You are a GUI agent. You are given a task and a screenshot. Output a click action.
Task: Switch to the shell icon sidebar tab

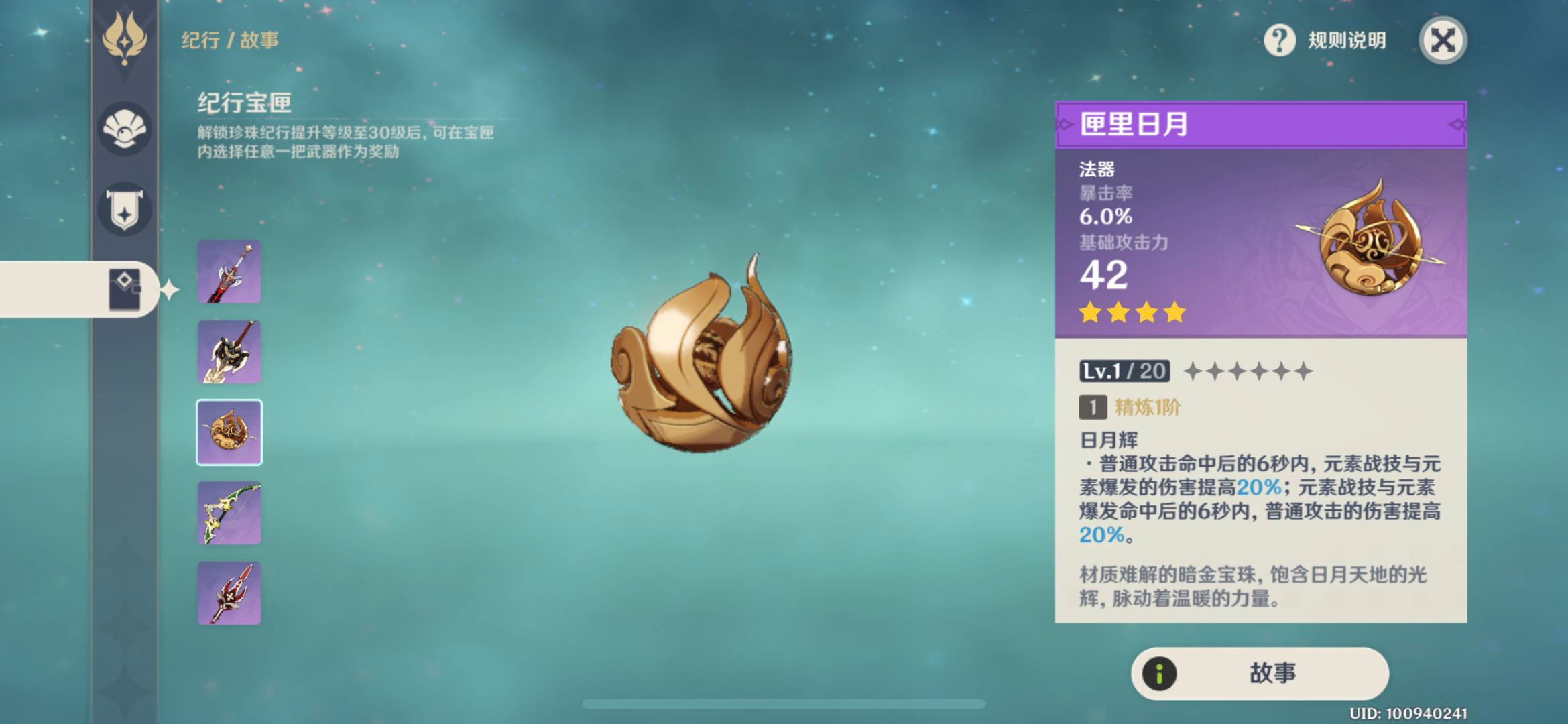coord(125,129)
